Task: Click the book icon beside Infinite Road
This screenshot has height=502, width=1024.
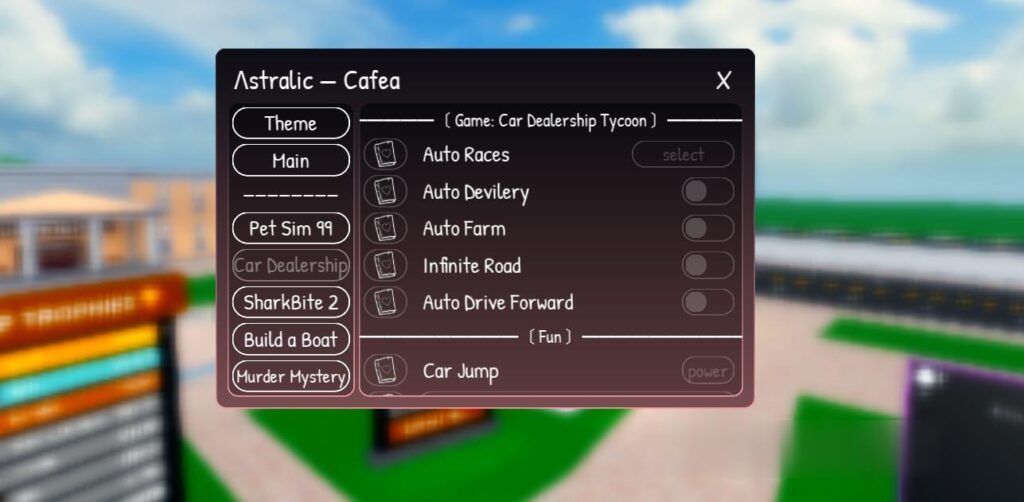Action: (x=385, y=266)
